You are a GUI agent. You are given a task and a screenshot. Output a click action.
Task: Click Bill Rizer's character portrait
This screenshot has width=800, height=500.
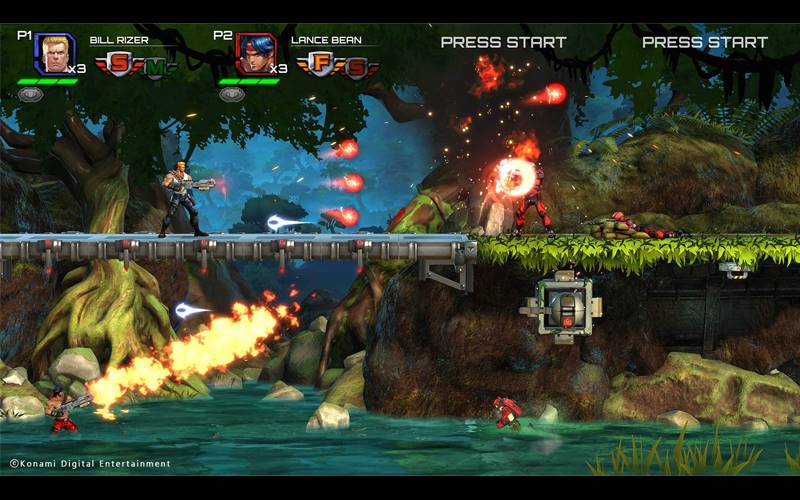click(x=54, y=54)
